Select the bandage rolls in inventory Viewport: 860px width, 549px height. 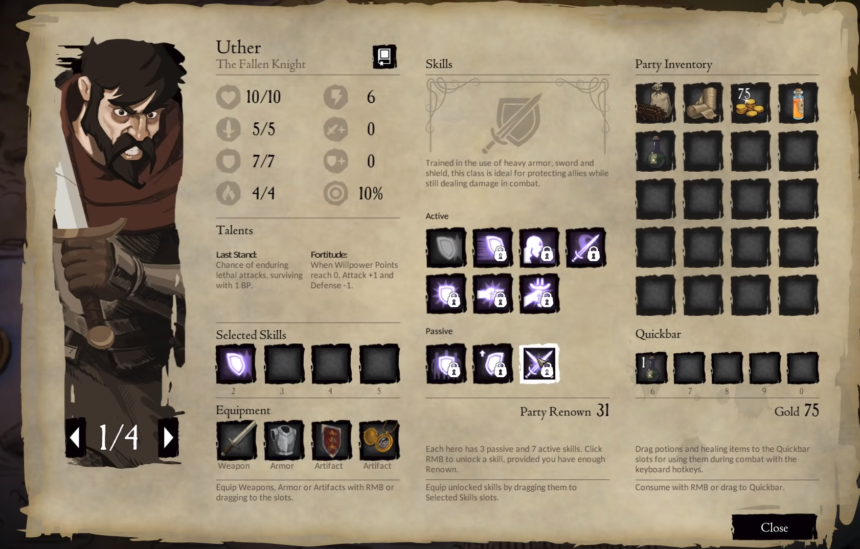[703, 102]
